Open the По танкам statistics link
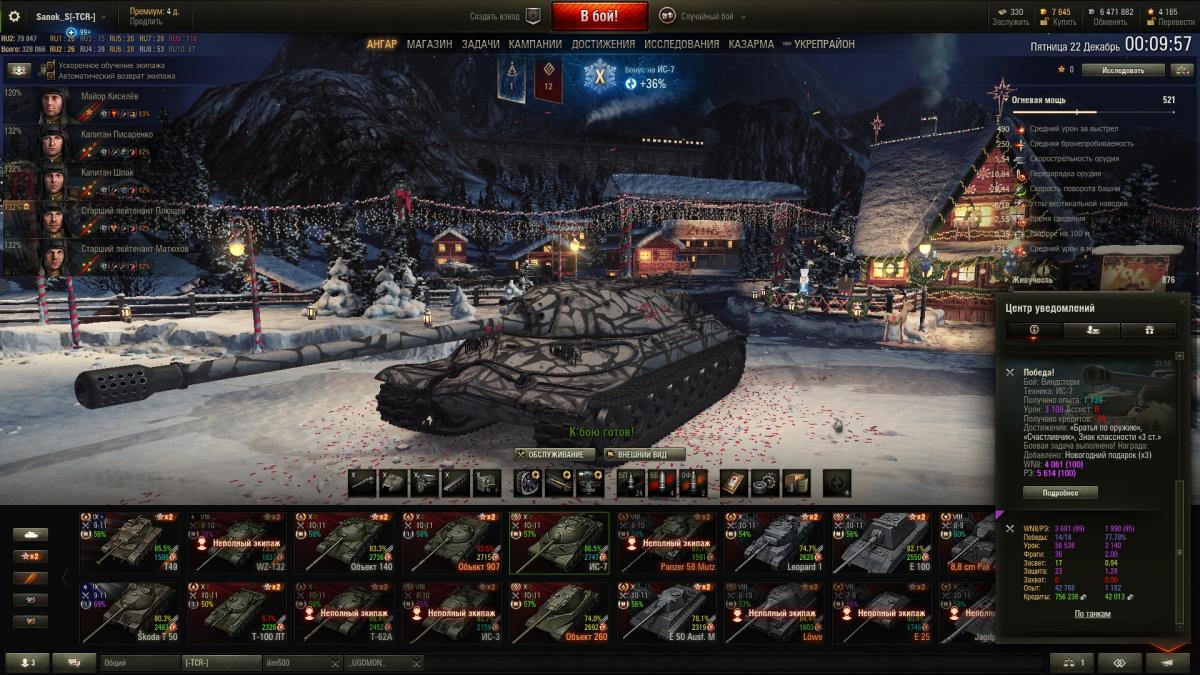The height and width of the screenshot is (675, 1200). (x=1092, y=614)
